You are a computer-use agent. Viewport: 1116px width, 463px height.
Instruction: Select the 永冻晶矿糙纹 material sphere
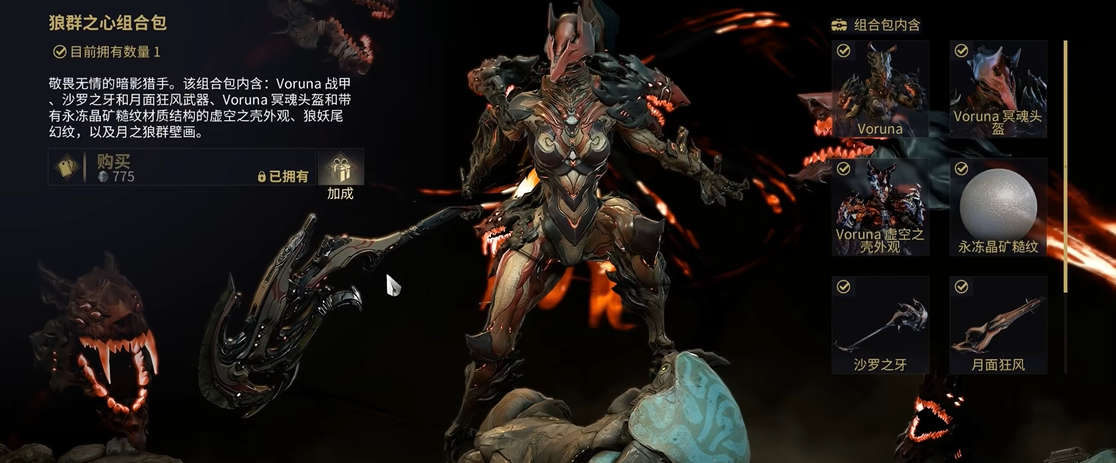(x=998, y=206)
